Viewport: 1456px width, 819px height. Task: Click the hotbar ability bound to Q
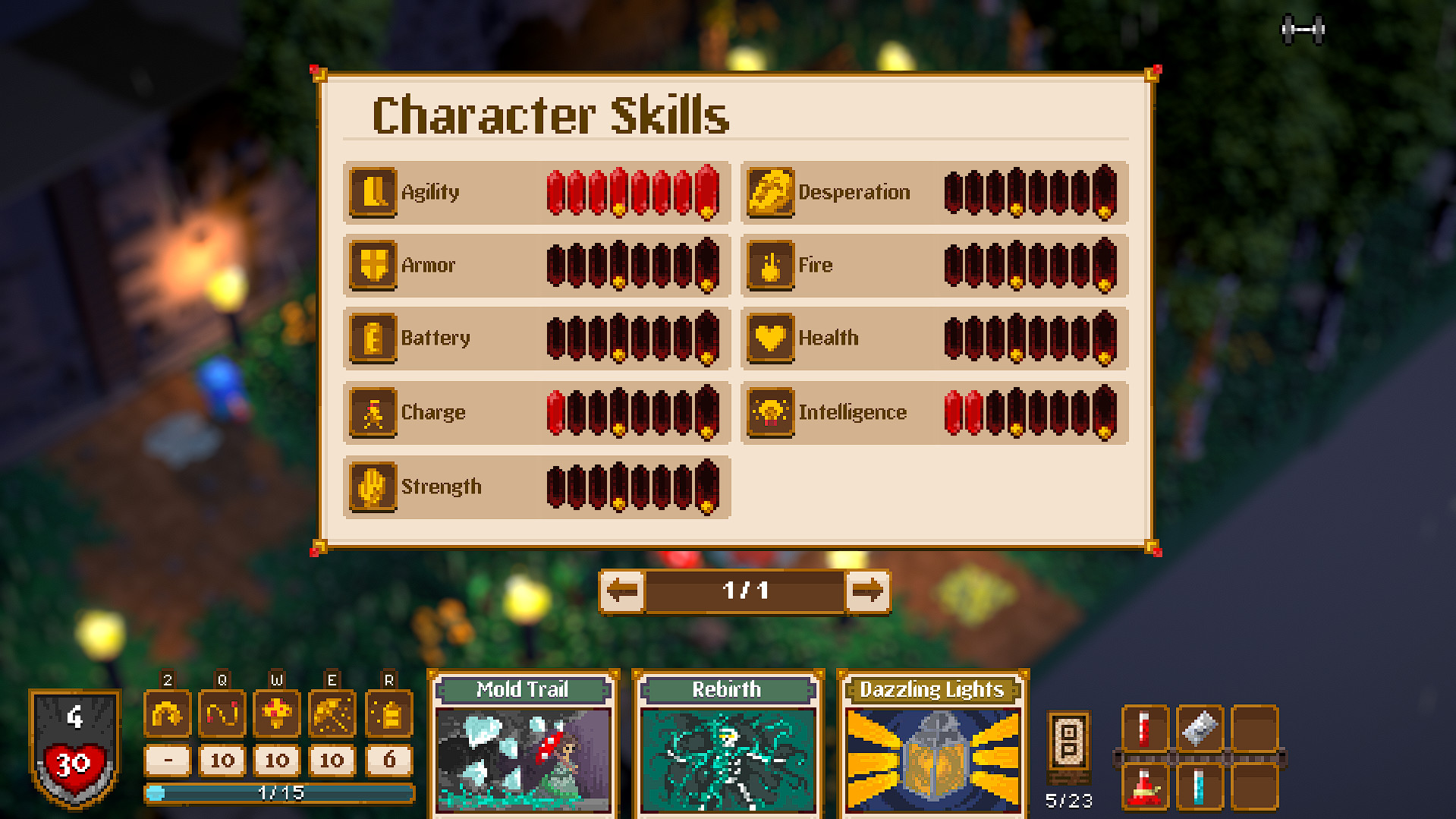pos(222,713)
